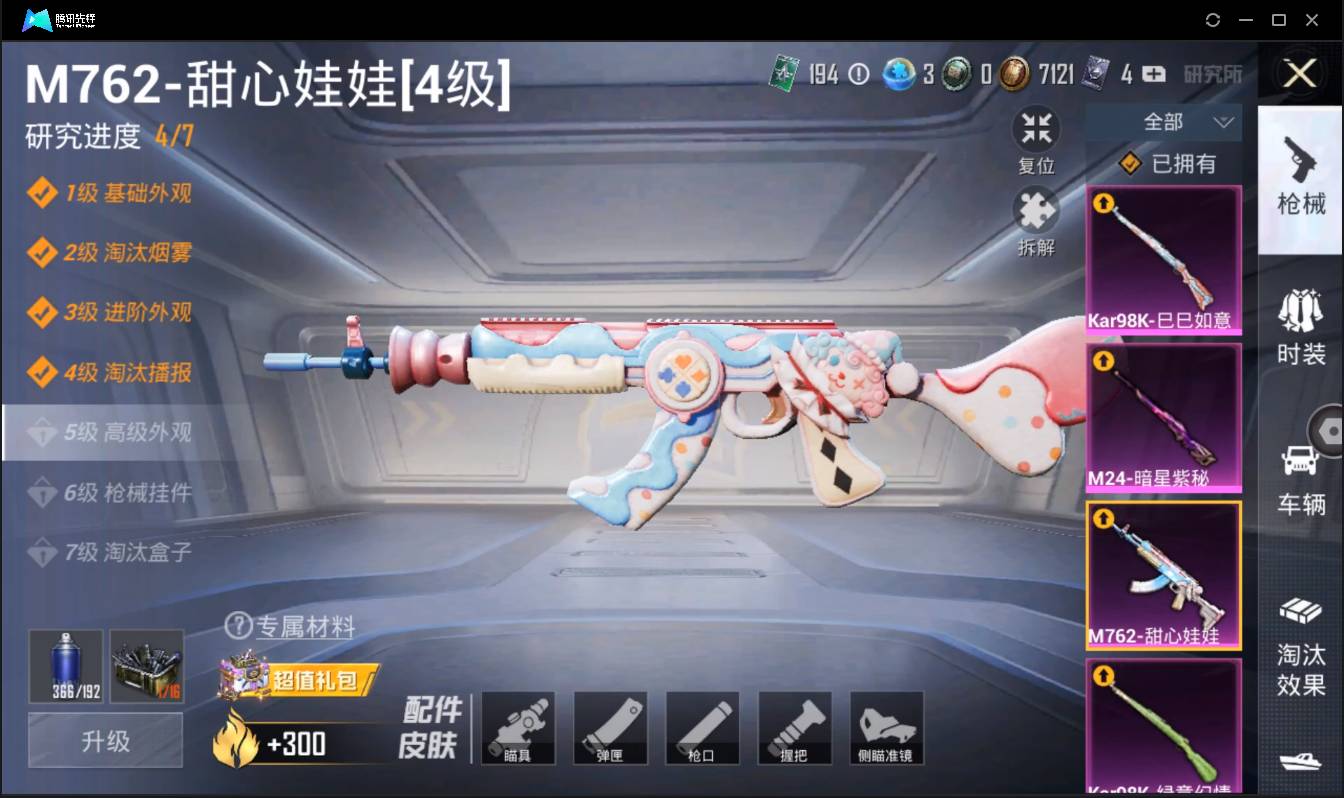Viewport: 1344px width, 798px height.
Task: Select the 侧瞄准镜 side scope icon
Action: click(x=886, y=728)
